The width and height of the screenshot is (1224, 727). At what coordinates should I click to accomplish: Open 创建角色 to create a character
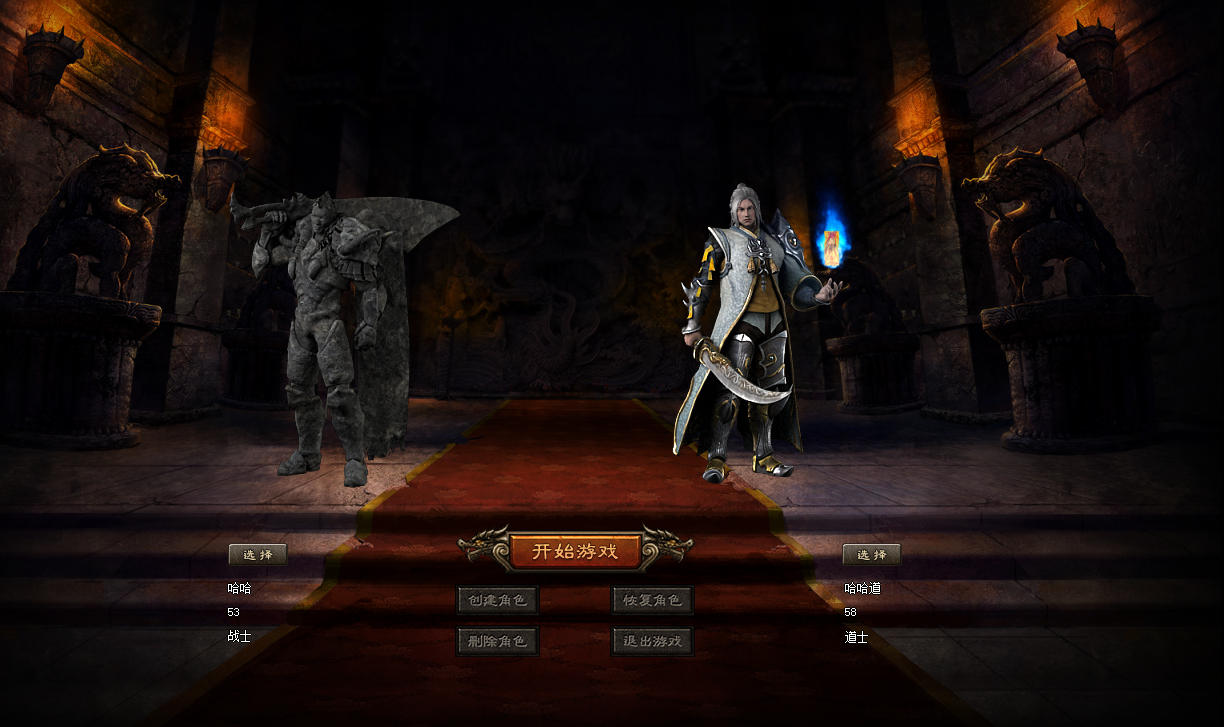click(498, 600)
